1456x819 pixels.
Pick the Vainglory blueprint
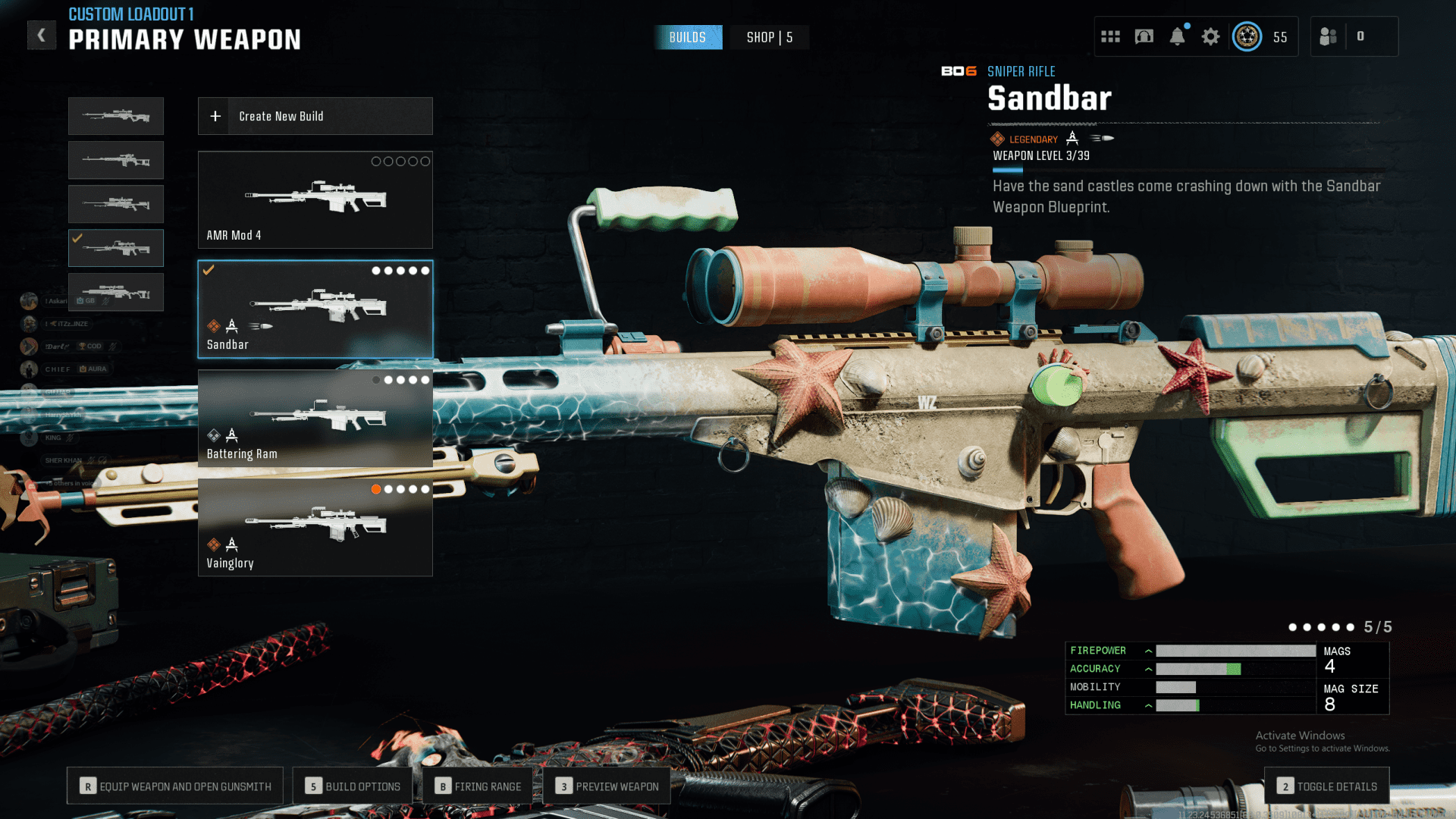click(x=315, y=528)
